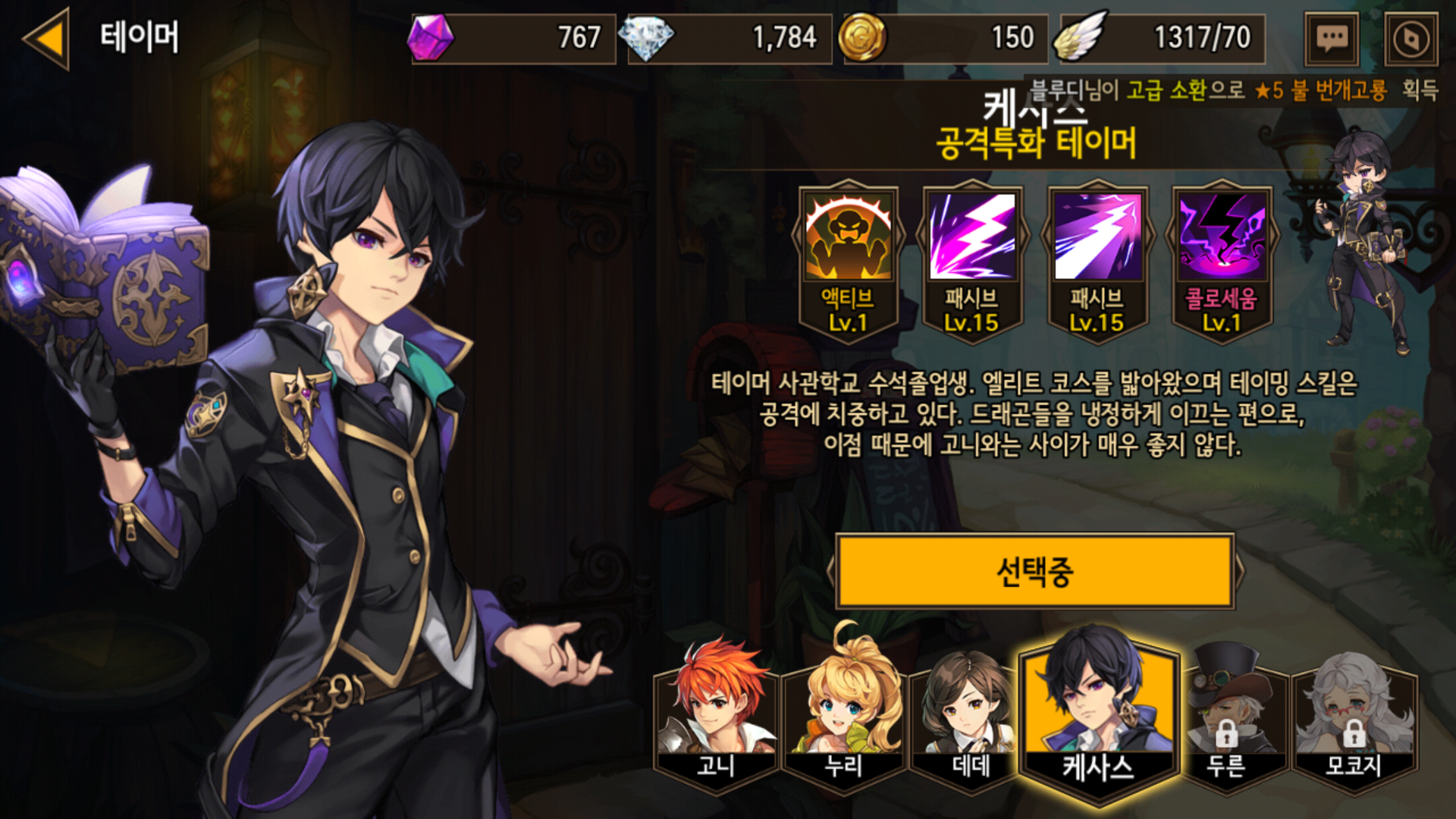
Task: Select the highlighted 케사스 portrait
Action: [x=1098, y=713]
